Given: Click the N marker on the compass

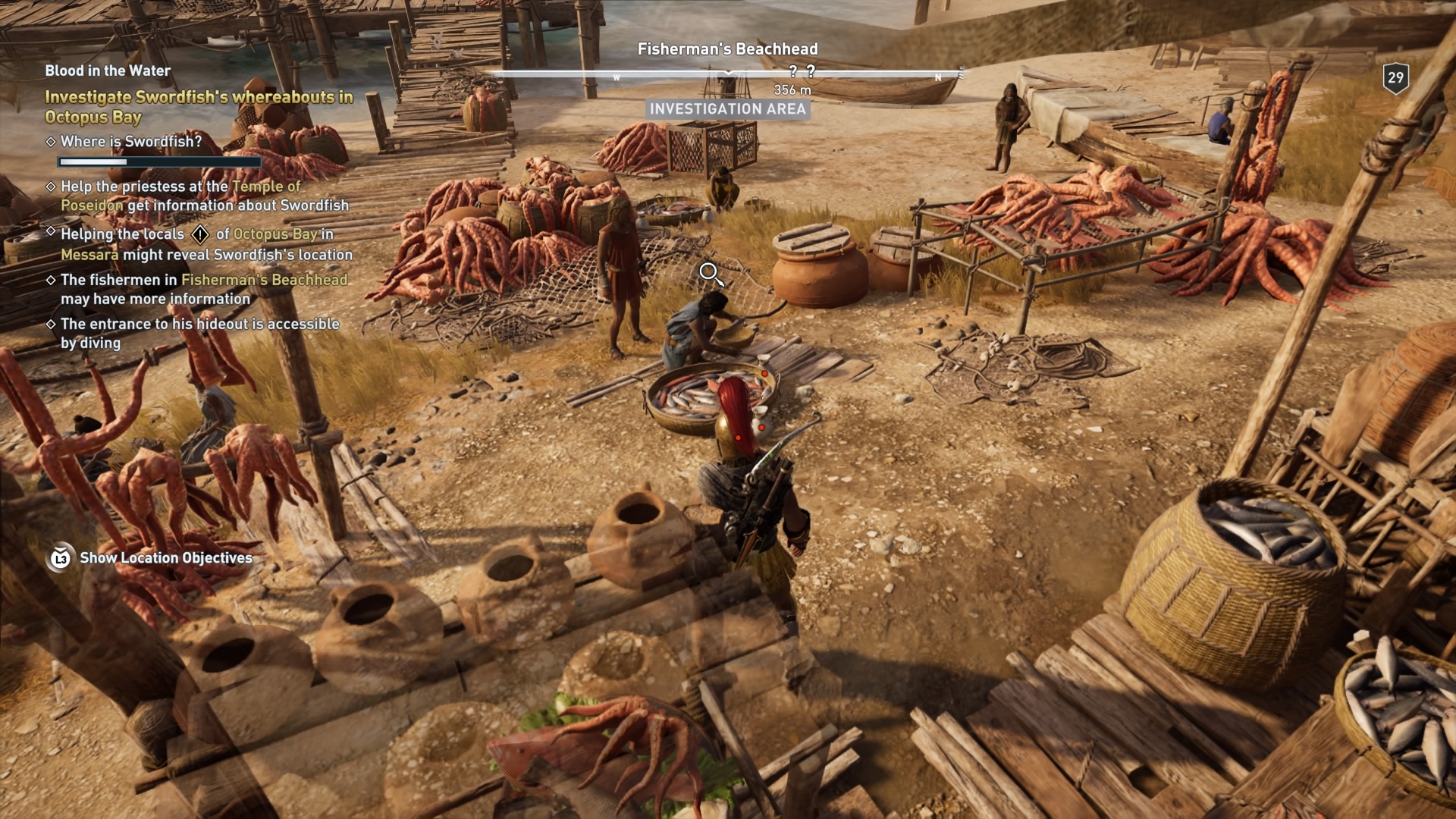Looking at the screenshot, I should (x=939, y=77).
